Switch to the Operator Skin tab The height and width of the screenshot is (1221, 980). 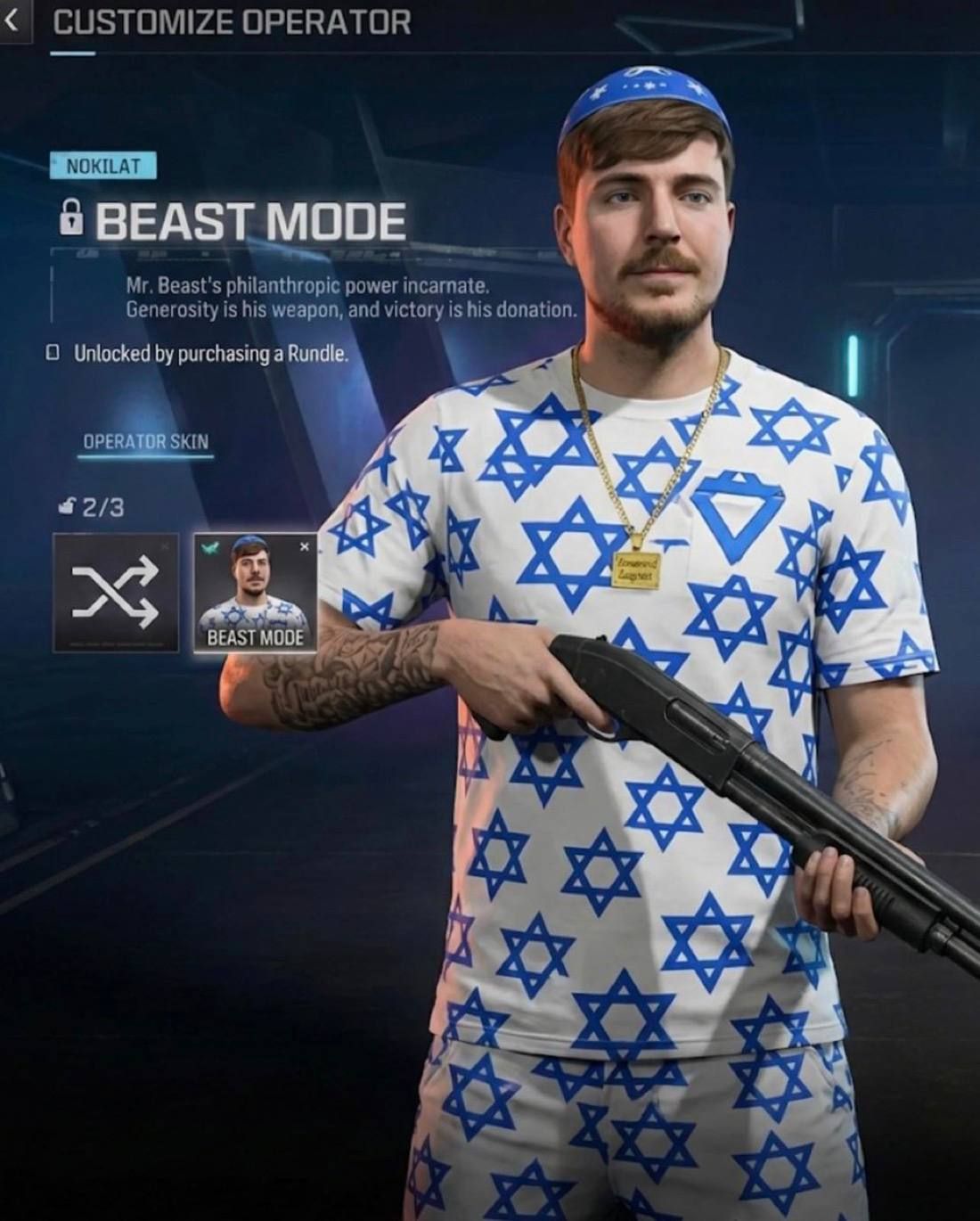(145, 441)
